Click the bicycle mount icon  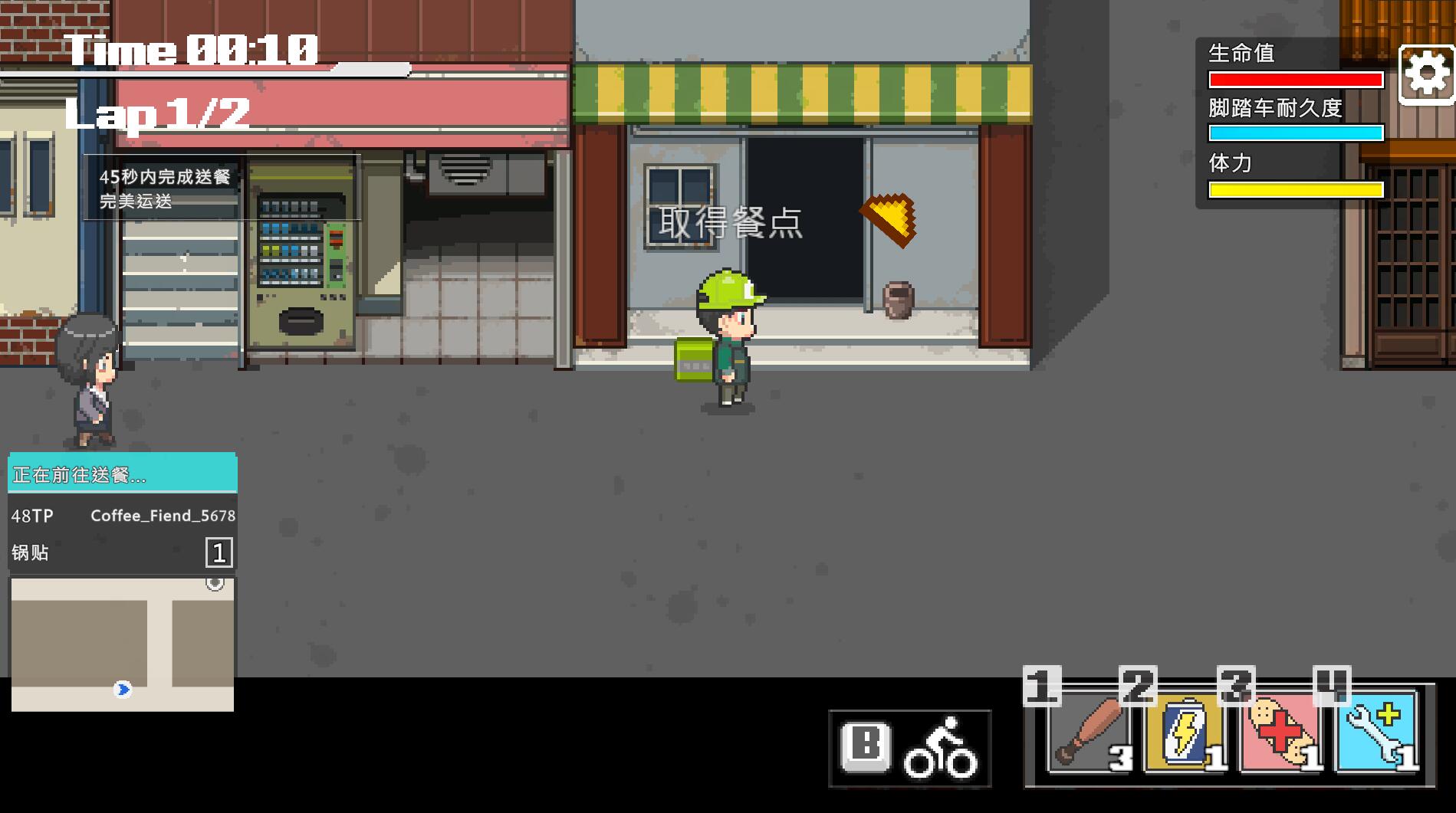pos(940,749)
